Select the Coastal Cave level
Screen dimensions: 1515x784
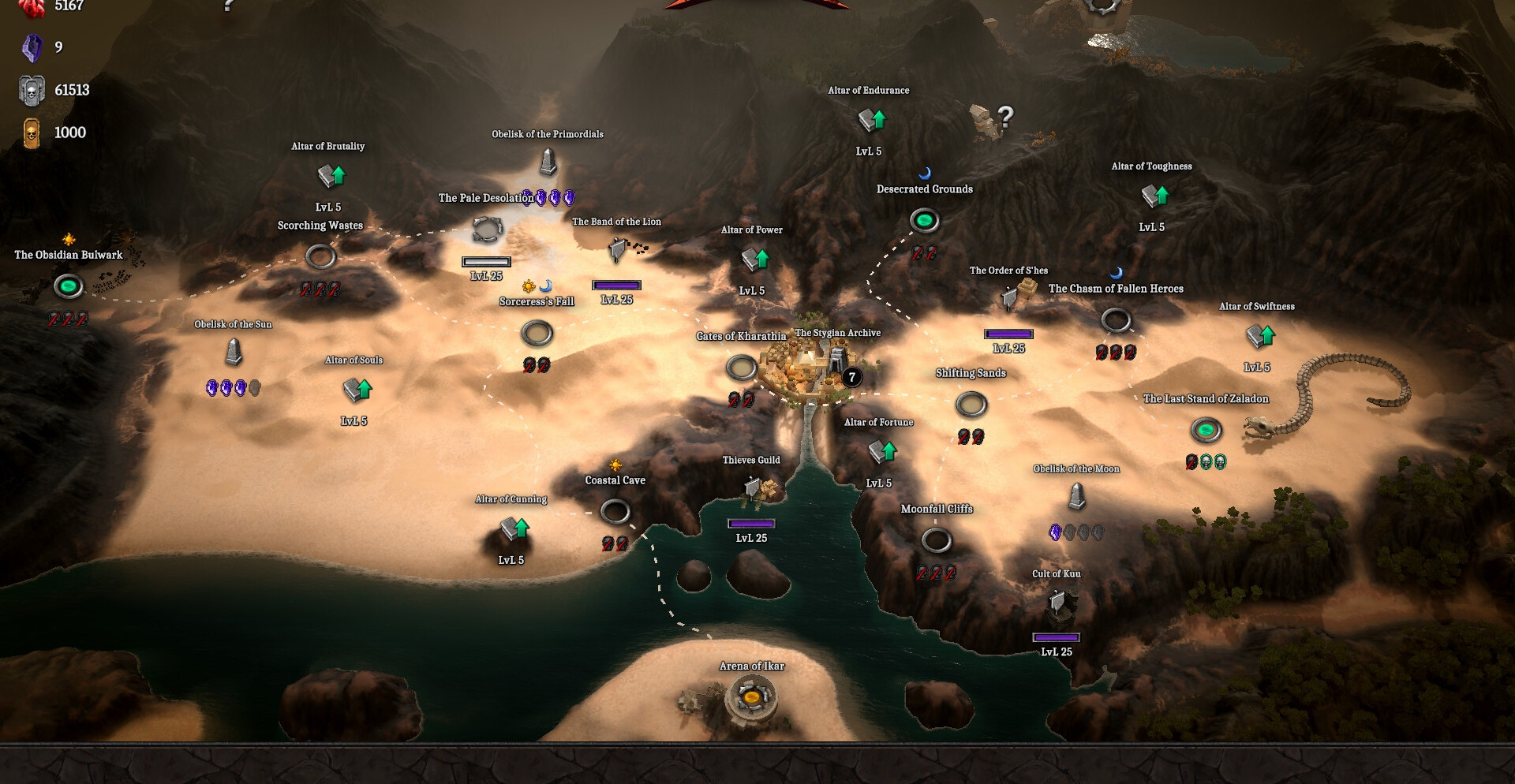point(615,511)
